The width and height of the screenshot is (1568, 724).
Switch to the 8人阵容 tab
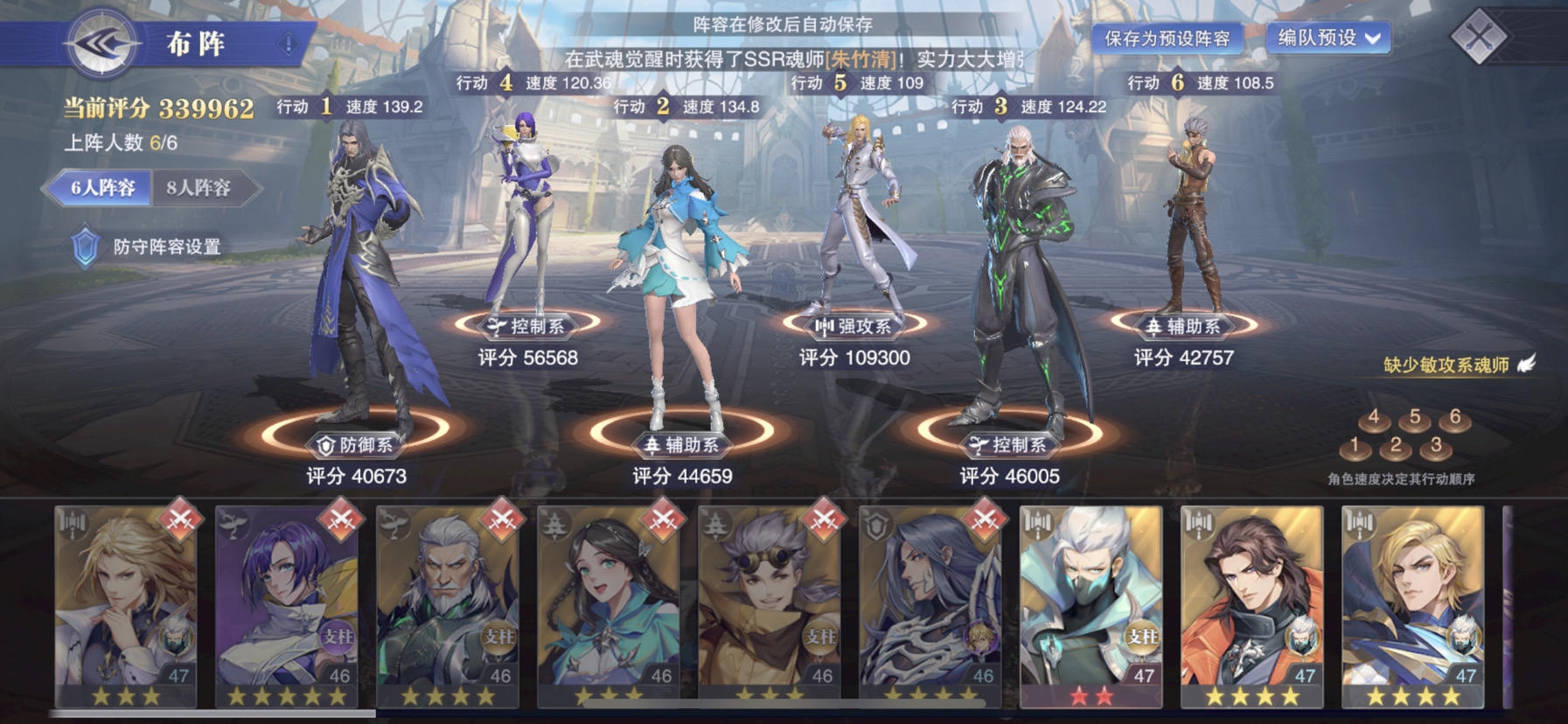199,188
